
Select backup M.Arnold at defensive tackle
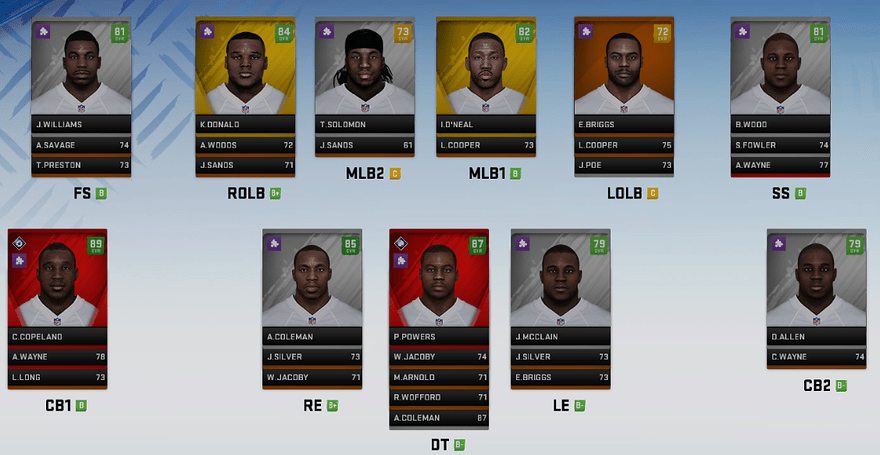438,377
